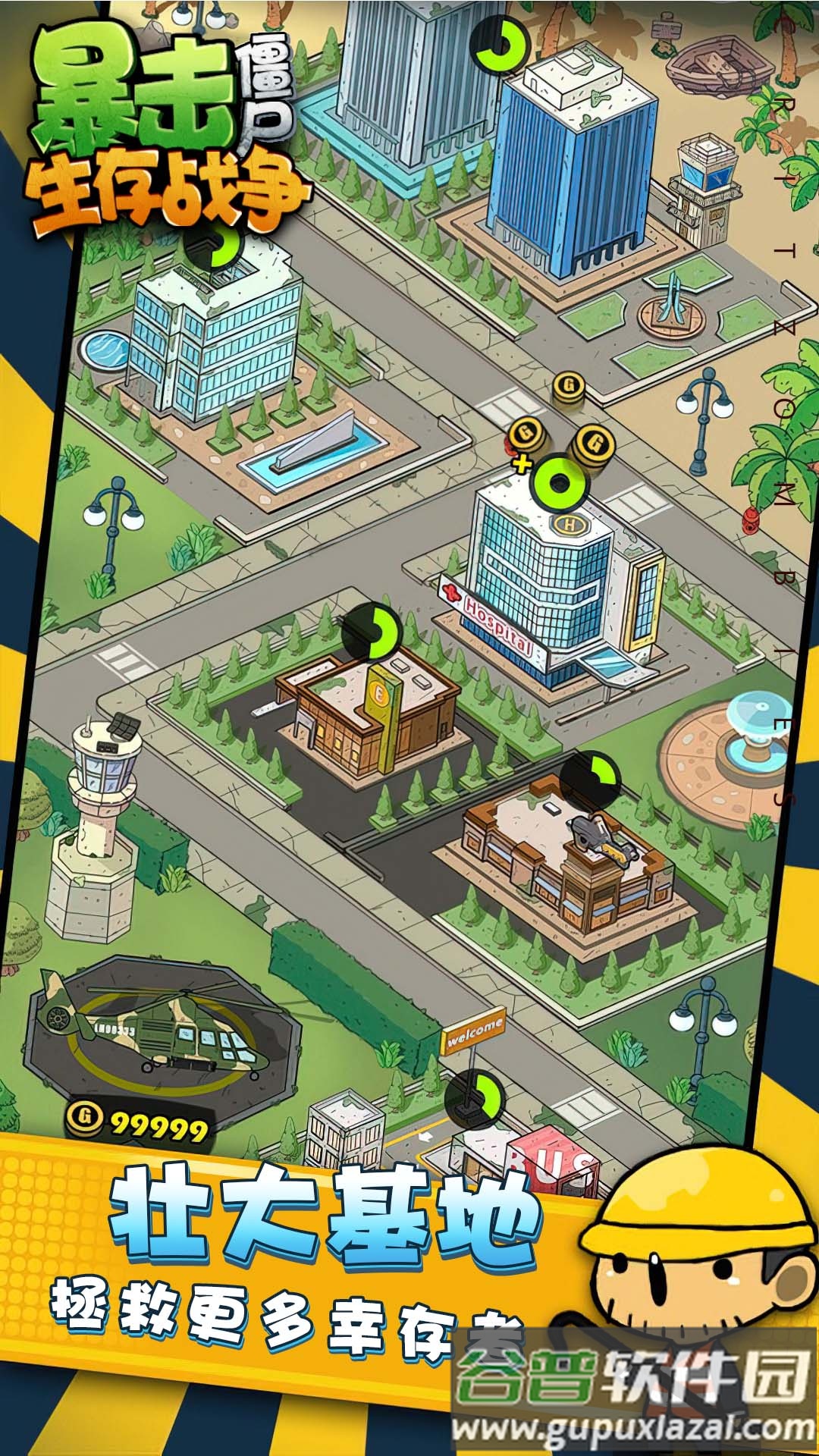Tap the progress timer above the bus station

[x=475, y=1097]
